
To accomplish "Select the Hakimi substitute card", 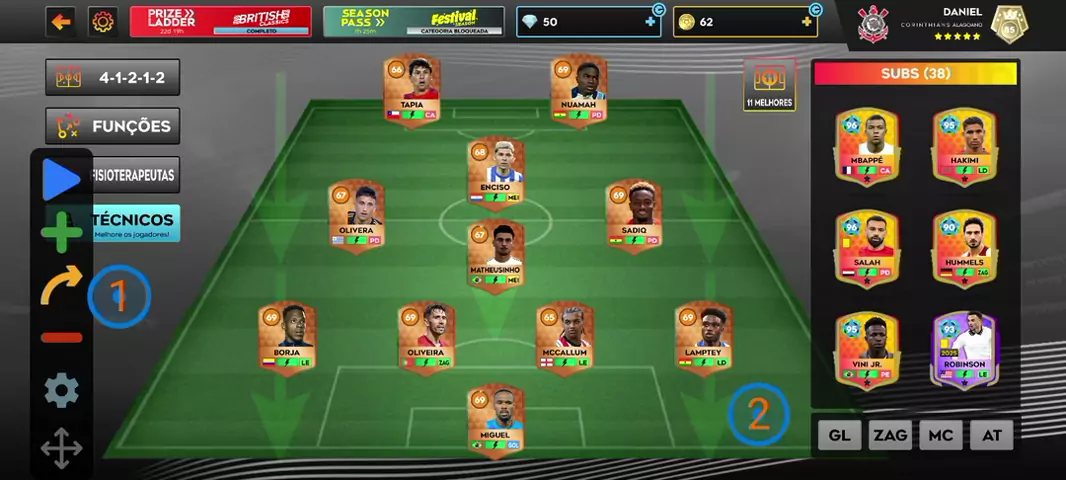I will 964,146.
